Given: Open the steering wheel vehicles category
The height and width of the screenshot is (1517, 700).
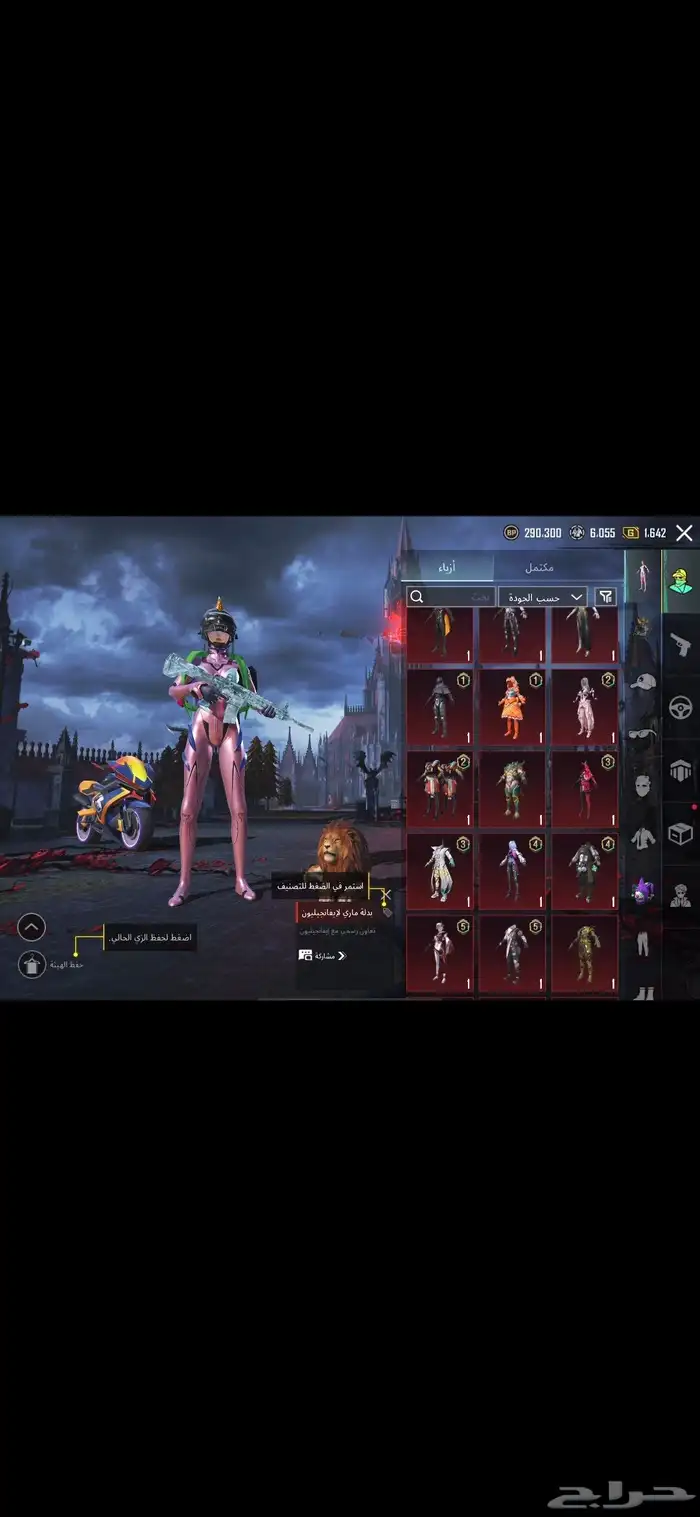Looking at the screenshot, I should (681, 707).
